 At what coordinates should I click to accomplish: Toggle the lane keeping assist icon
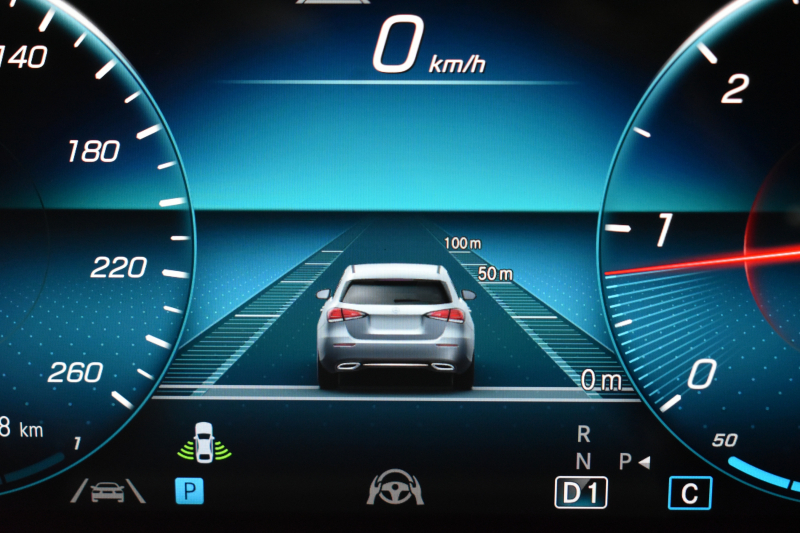coord(107,490)
